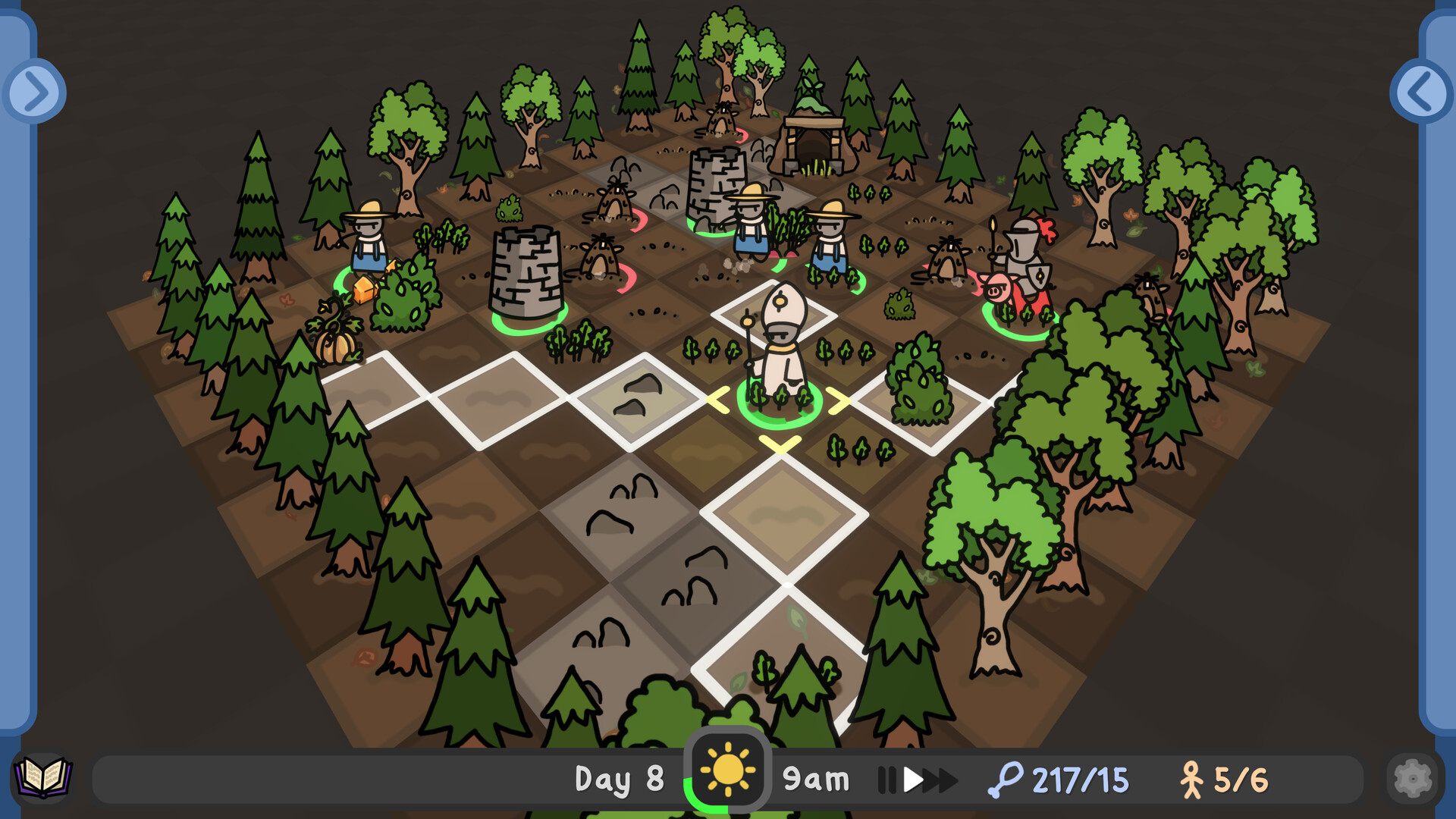Image resolution: width=1456 pixels, height=819 pixels.
Task: Open the settings gear icon
Action: (x=1412, y=777)
